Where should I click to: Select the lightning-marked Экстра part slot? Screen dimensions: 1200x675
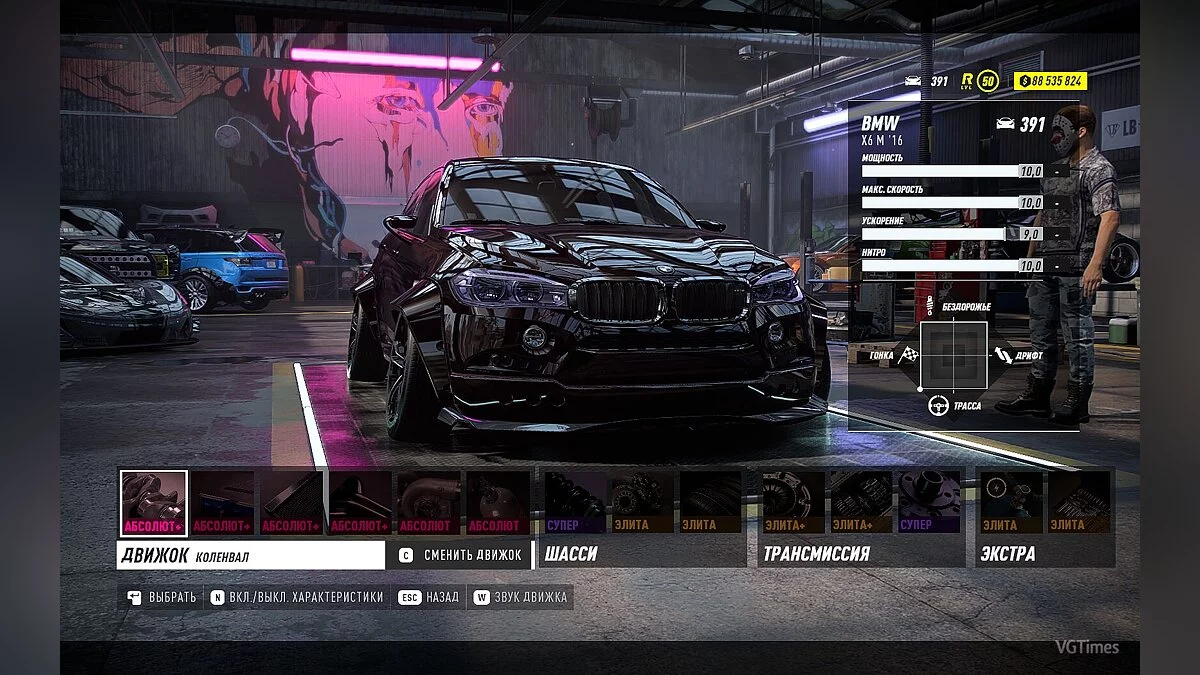[x=1010, y=502]
